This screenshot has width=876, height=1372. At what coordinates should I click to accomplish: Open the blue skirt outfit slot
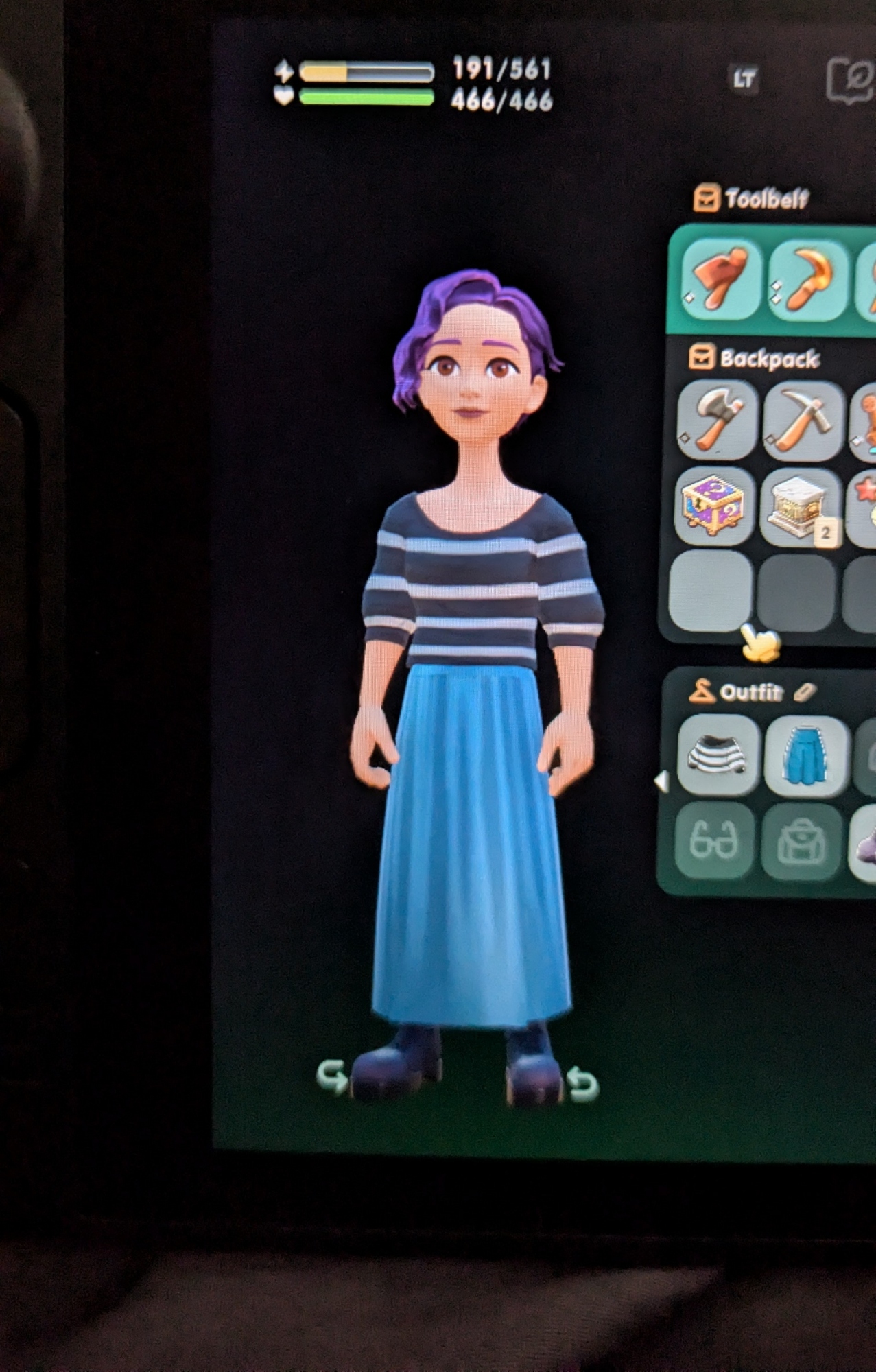pos(805,755)
